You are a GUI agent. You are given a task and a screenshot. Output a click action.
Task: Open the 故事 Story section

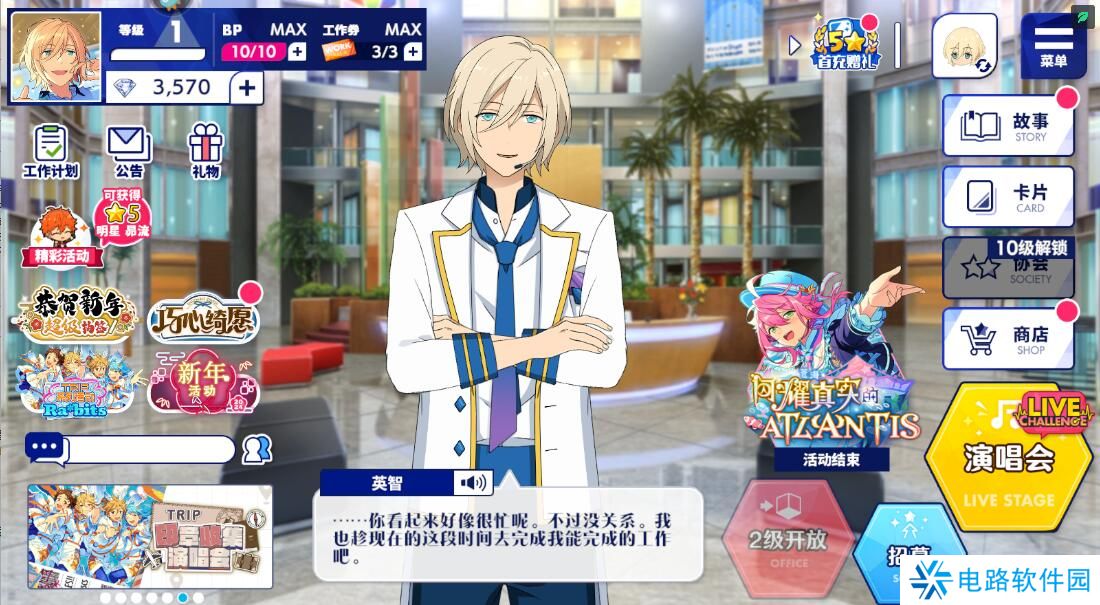click(x=1008, y=126)
